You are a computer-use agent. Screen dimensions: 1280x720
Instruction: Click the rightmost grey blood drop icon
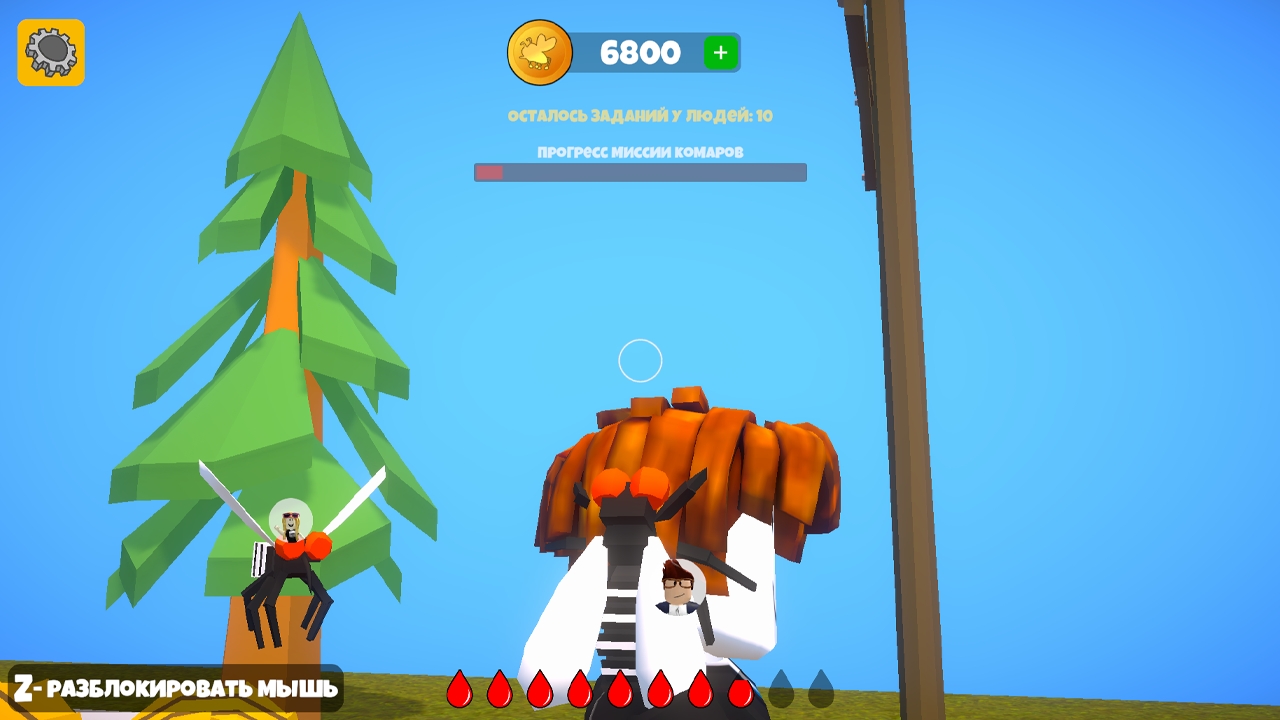coord(824,690)
